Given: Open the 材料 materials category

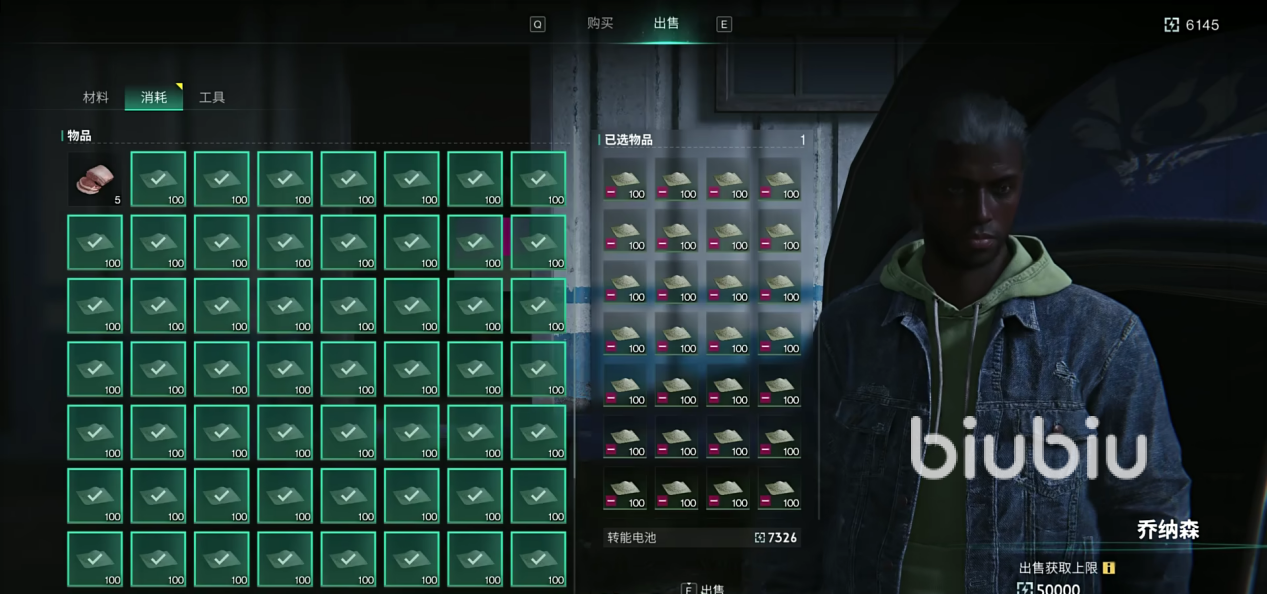Looking at the screenshot, I should 96,97.
